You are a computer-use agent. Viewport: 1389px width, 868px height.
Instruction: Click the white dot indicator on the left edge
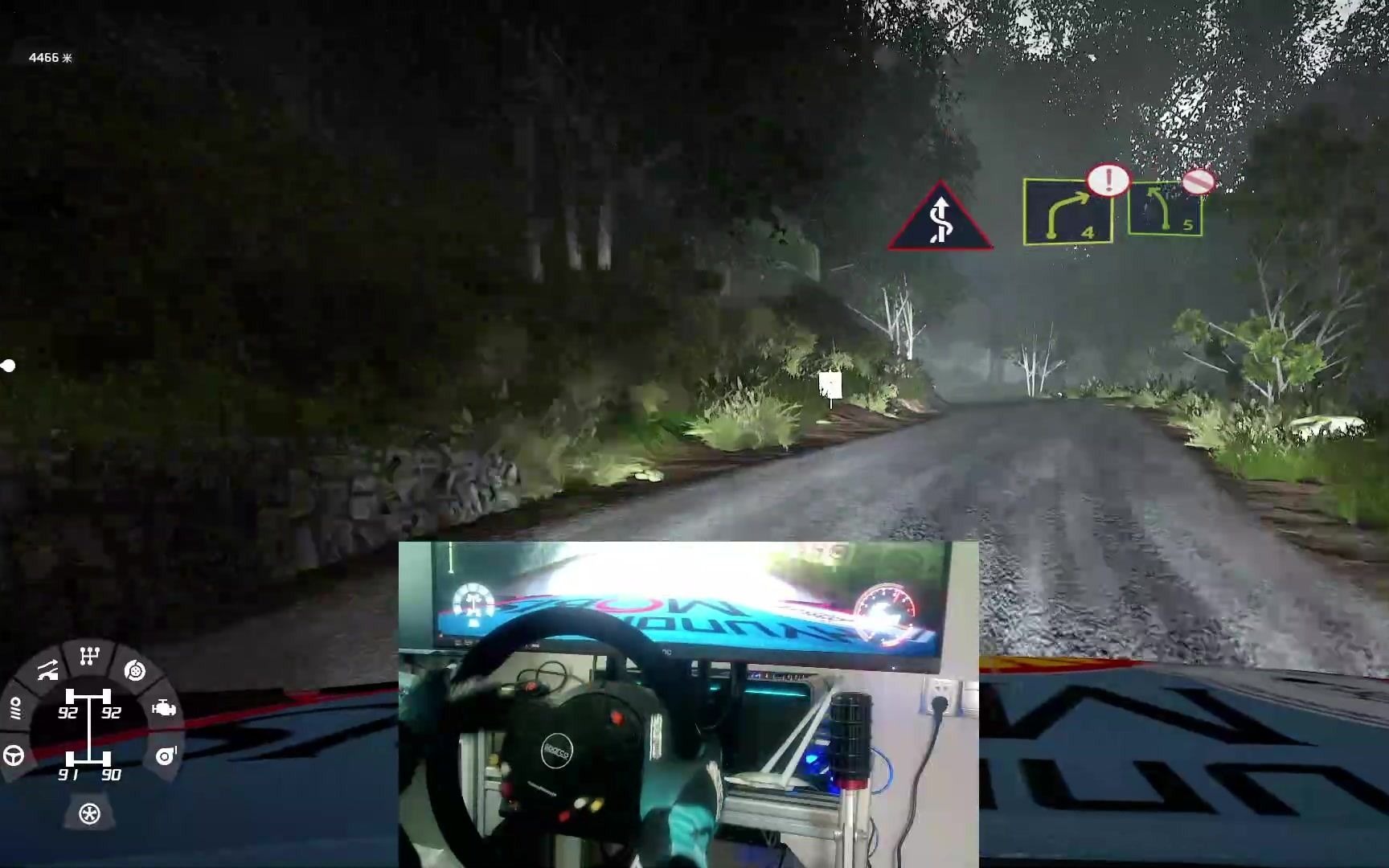coord(9,365)
